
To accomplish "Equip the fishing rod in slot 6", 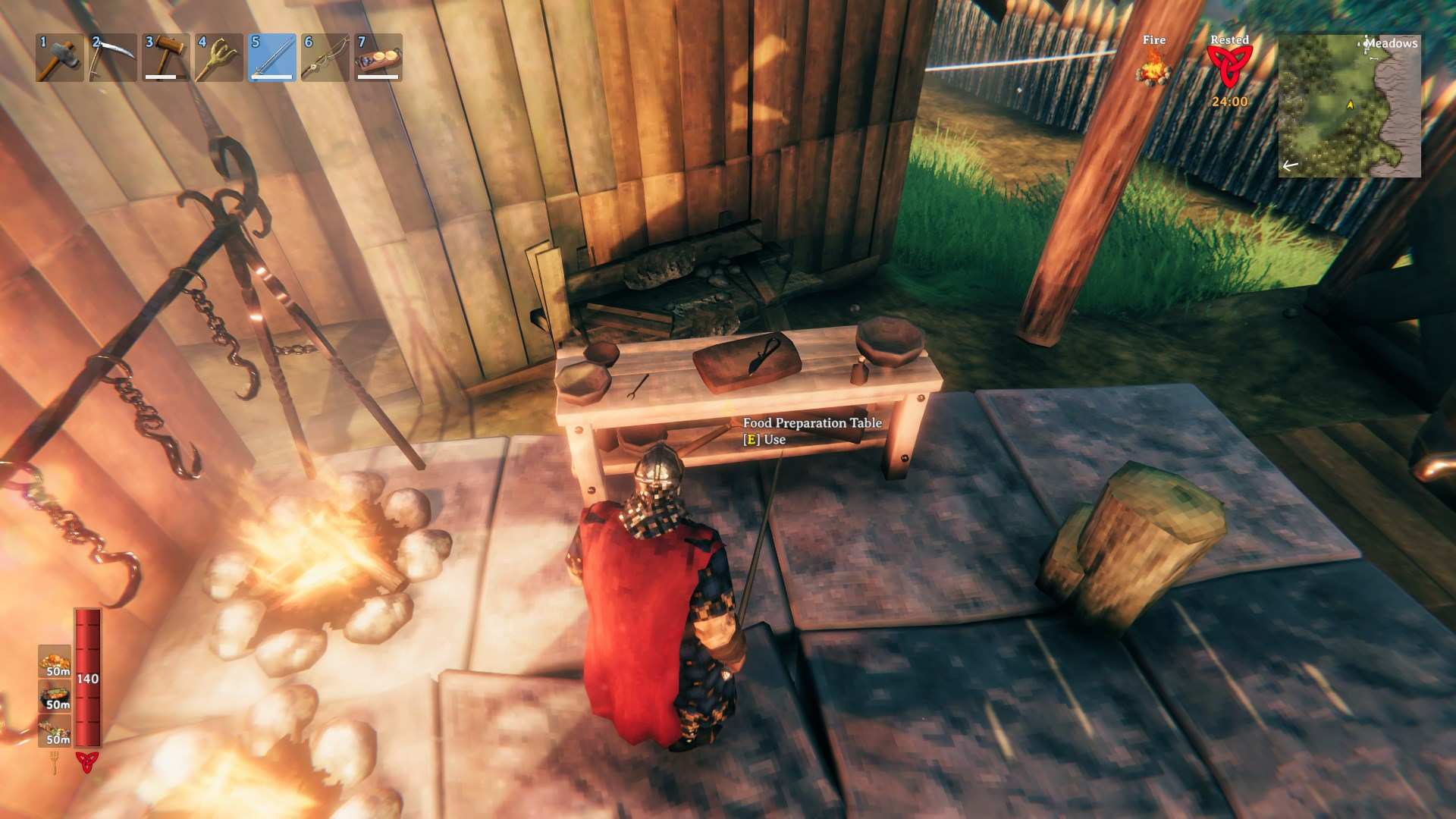I will [x=325, y=58].
